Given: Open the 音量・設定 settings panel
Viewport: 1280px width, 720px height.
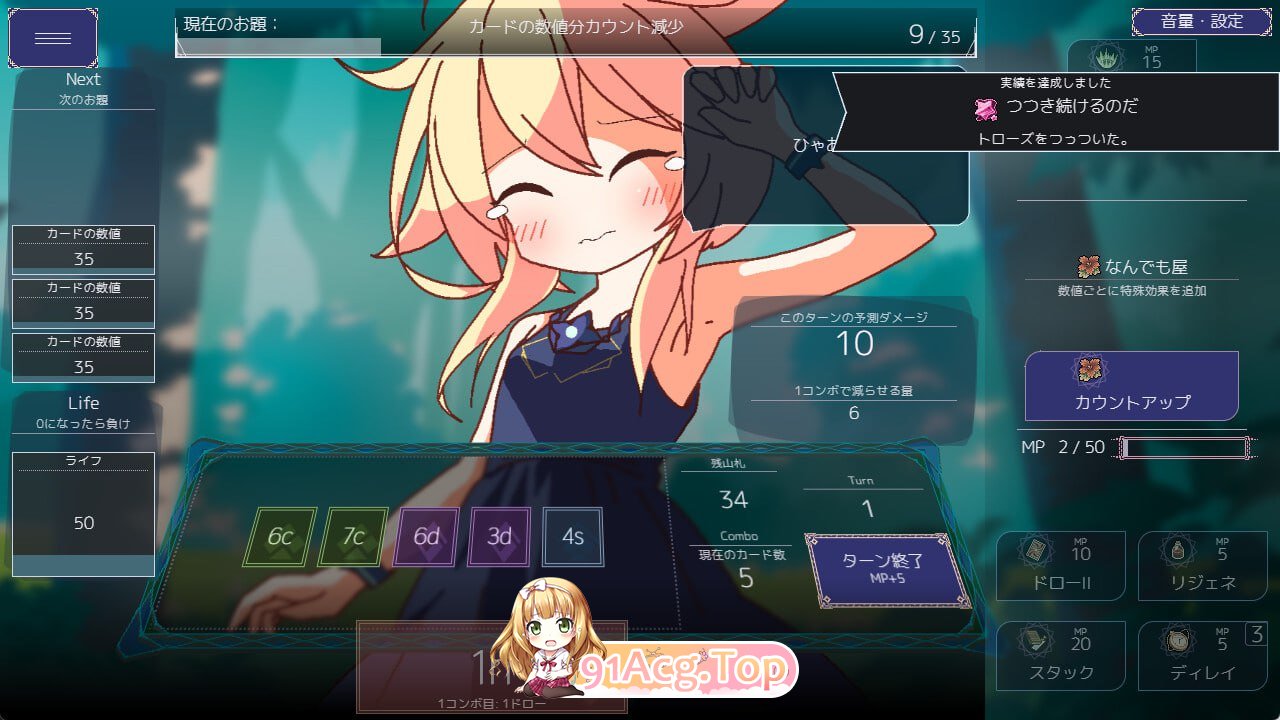Looking at the screenshot, I should 1203,19.
